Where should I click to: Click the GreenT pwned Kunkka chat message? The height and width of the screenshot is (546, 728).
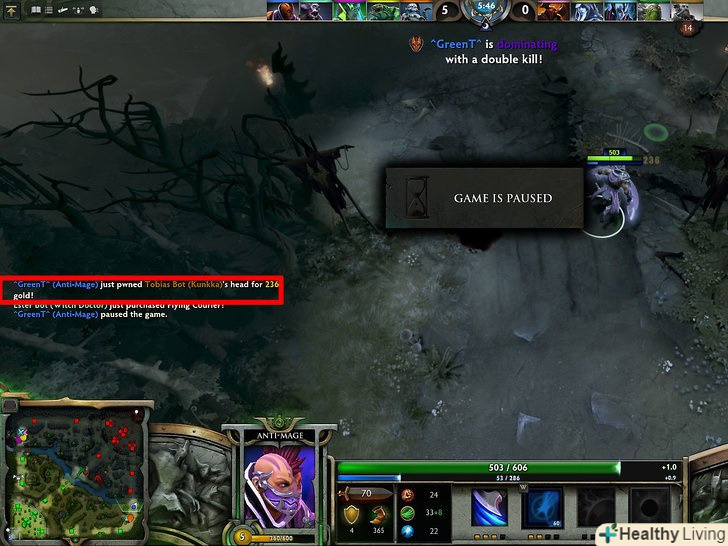pos(141,290)
